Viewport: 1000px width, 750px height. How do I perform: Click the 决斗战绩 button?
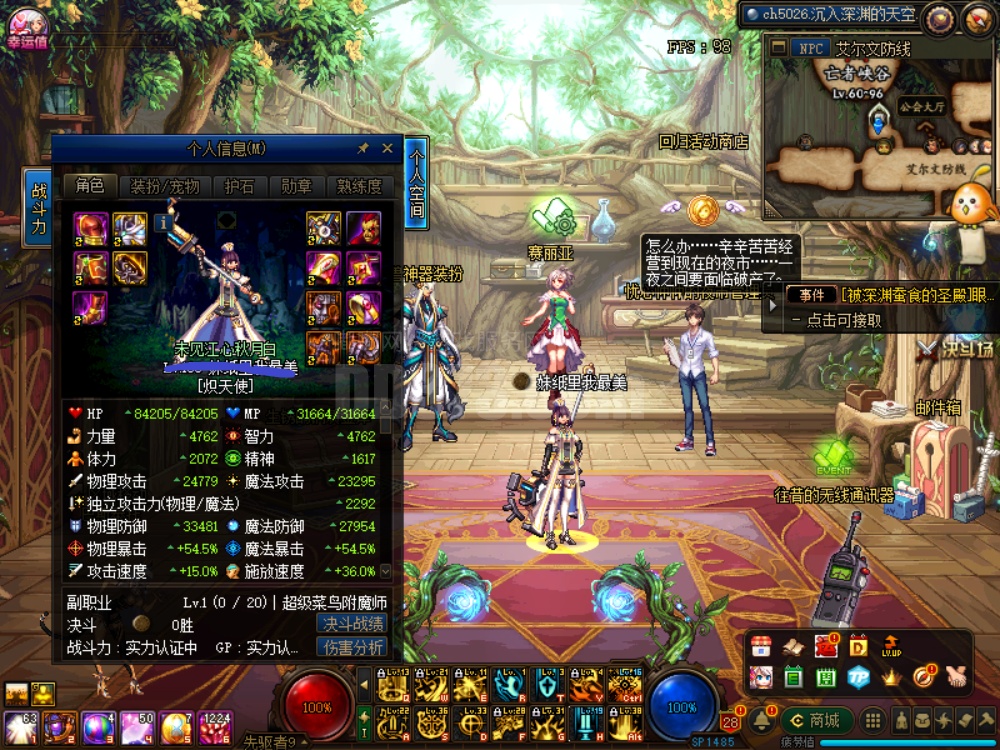353,624
